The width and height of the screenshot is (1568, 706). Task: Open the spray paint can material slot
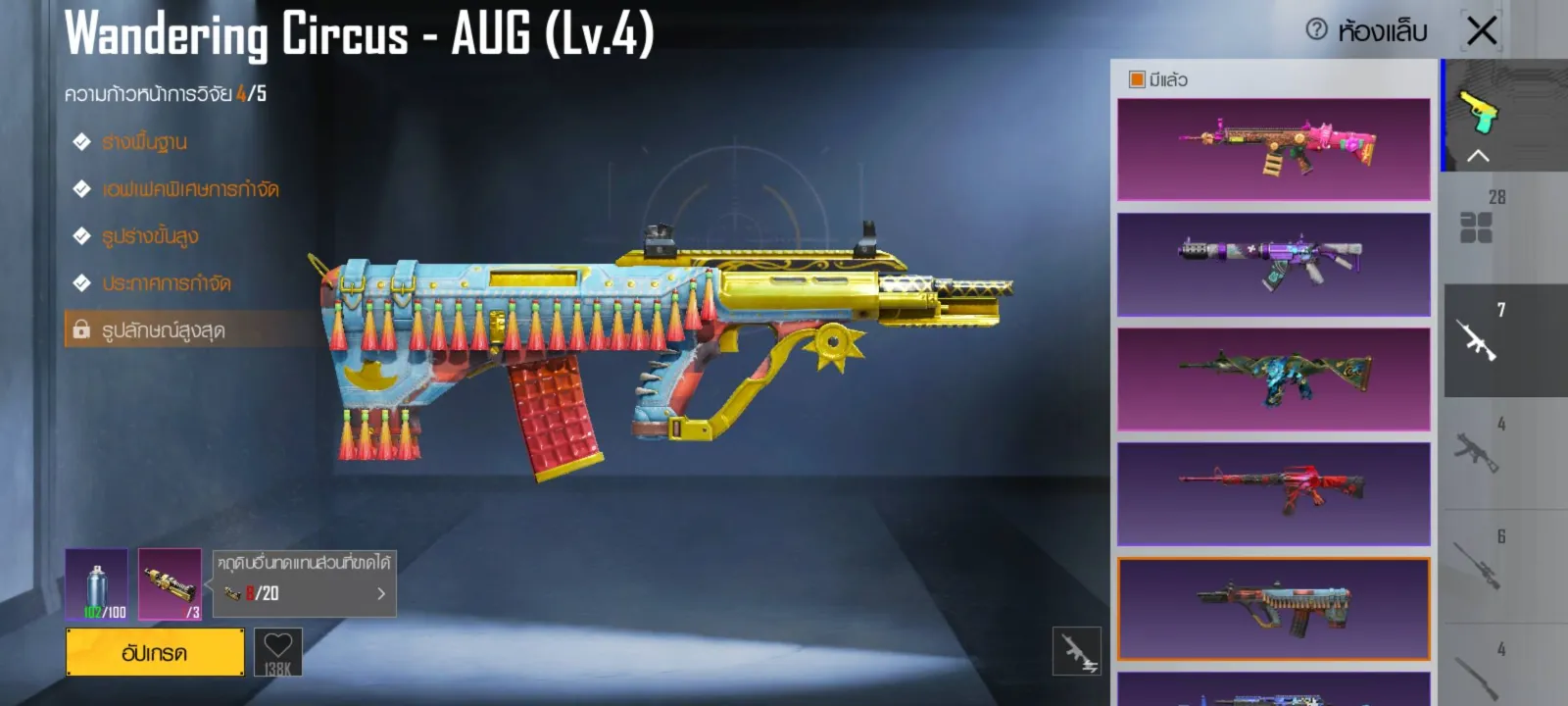pyautogui.click(x=96, y=584)
